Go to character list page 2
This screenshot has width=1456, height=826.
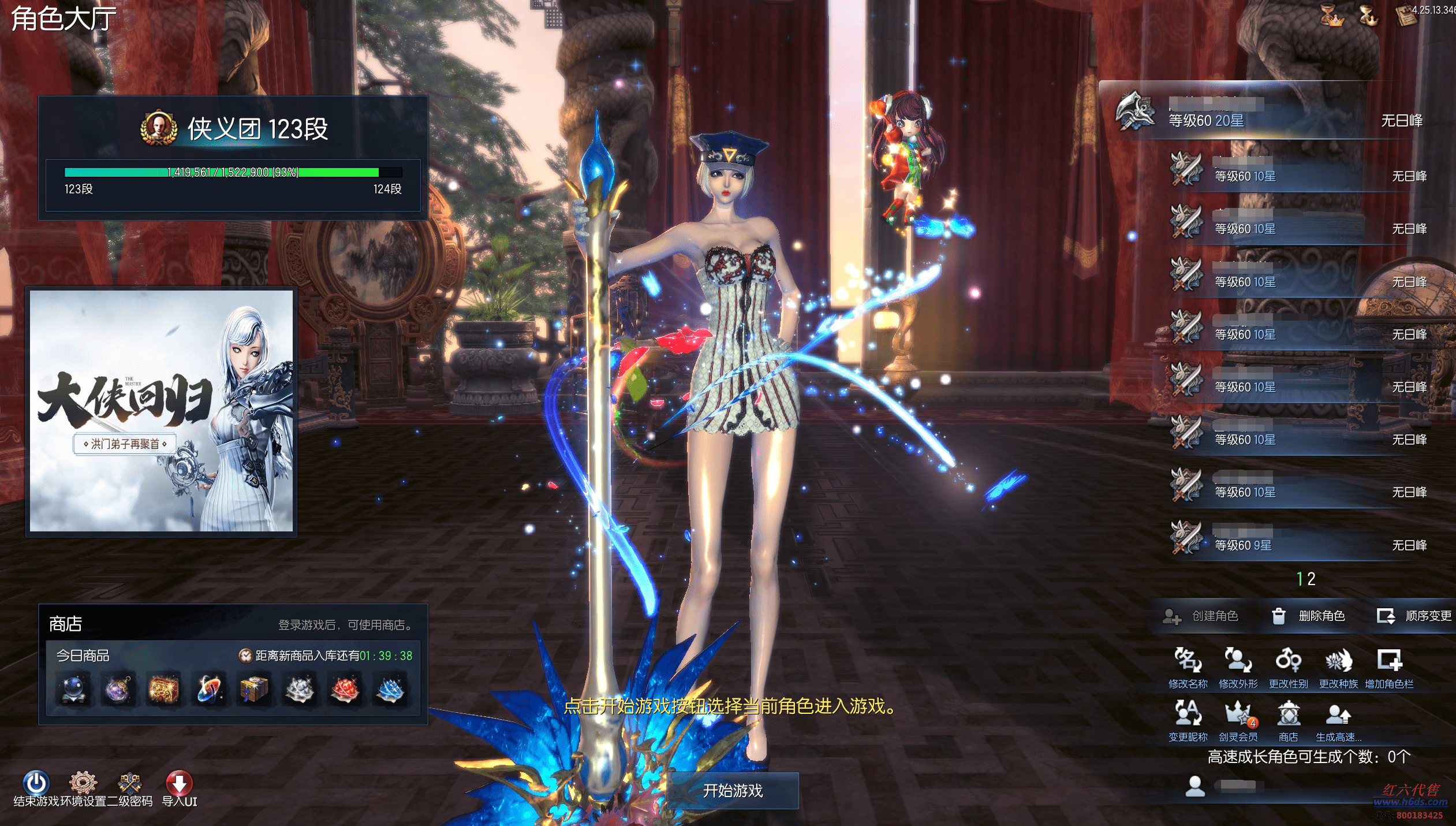point(1312,579)
